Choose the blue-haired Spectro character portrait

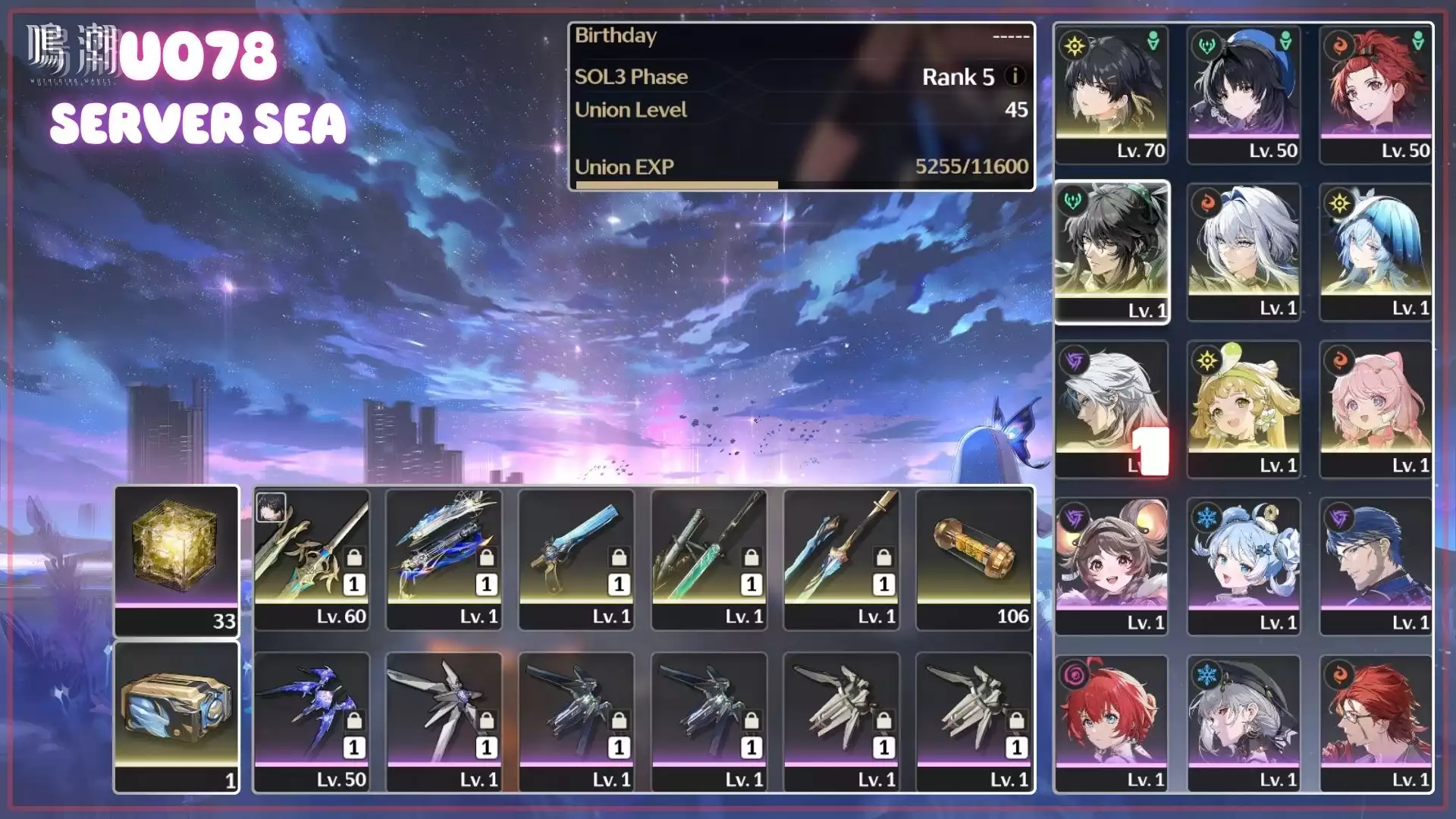click(x=1376, y=252)
